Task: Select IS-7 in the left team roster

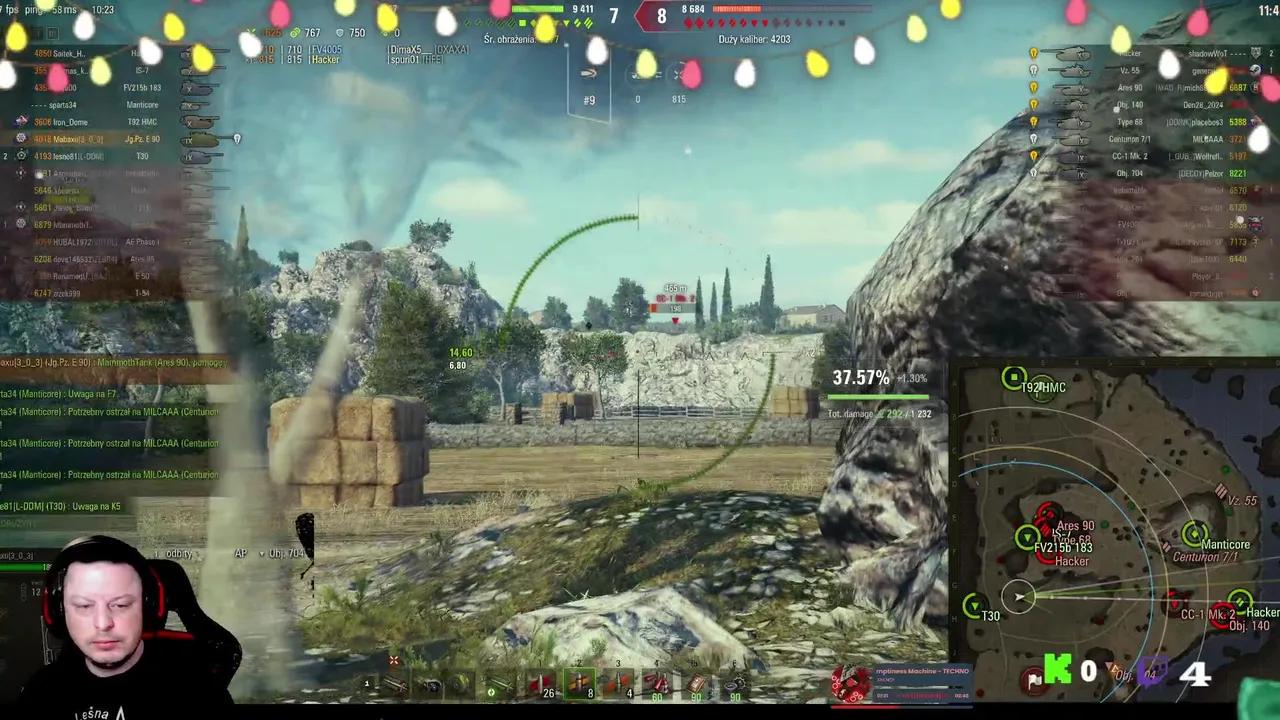Action: [142, 70]
